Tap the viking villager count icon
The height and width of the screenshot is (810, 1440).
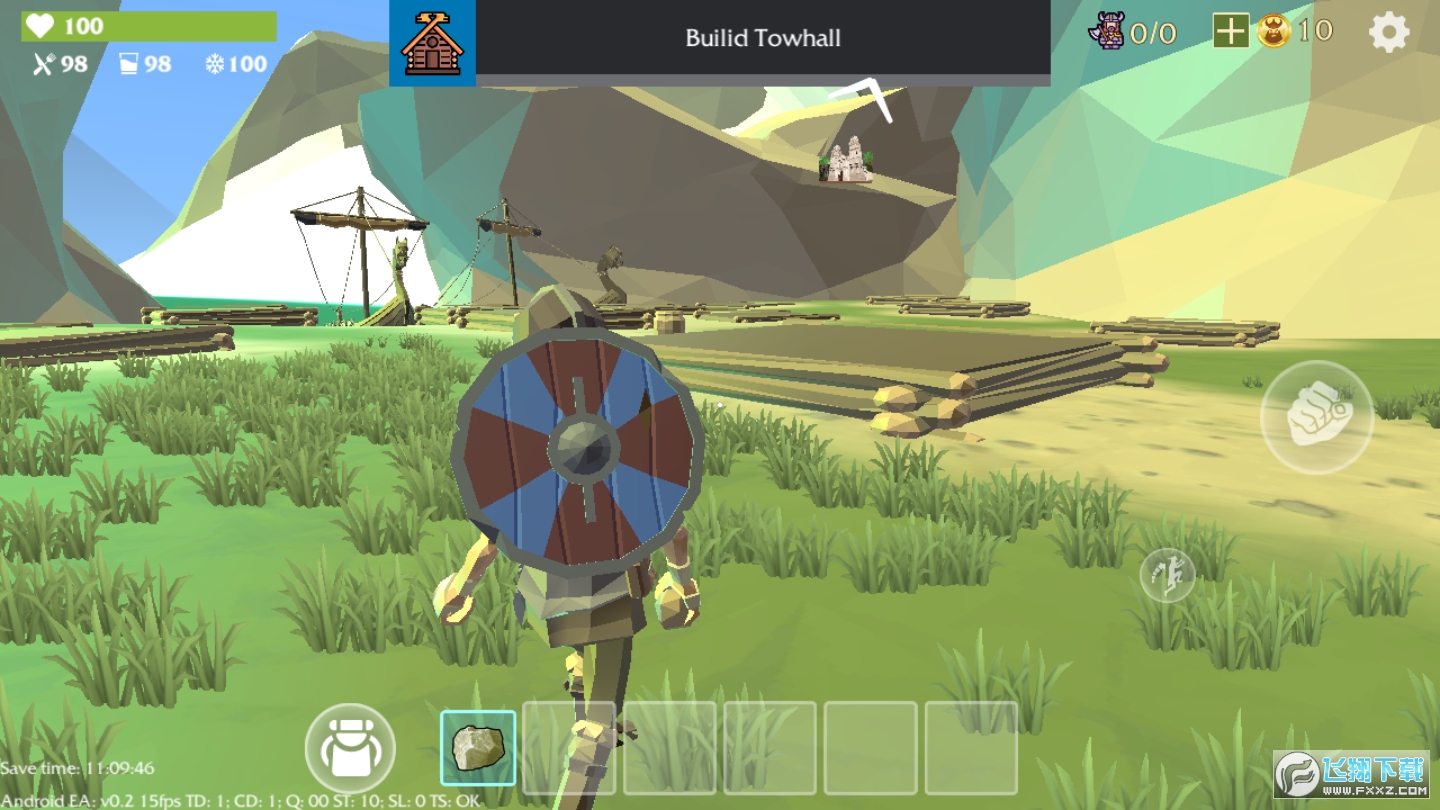click(x=1106, y=32)
